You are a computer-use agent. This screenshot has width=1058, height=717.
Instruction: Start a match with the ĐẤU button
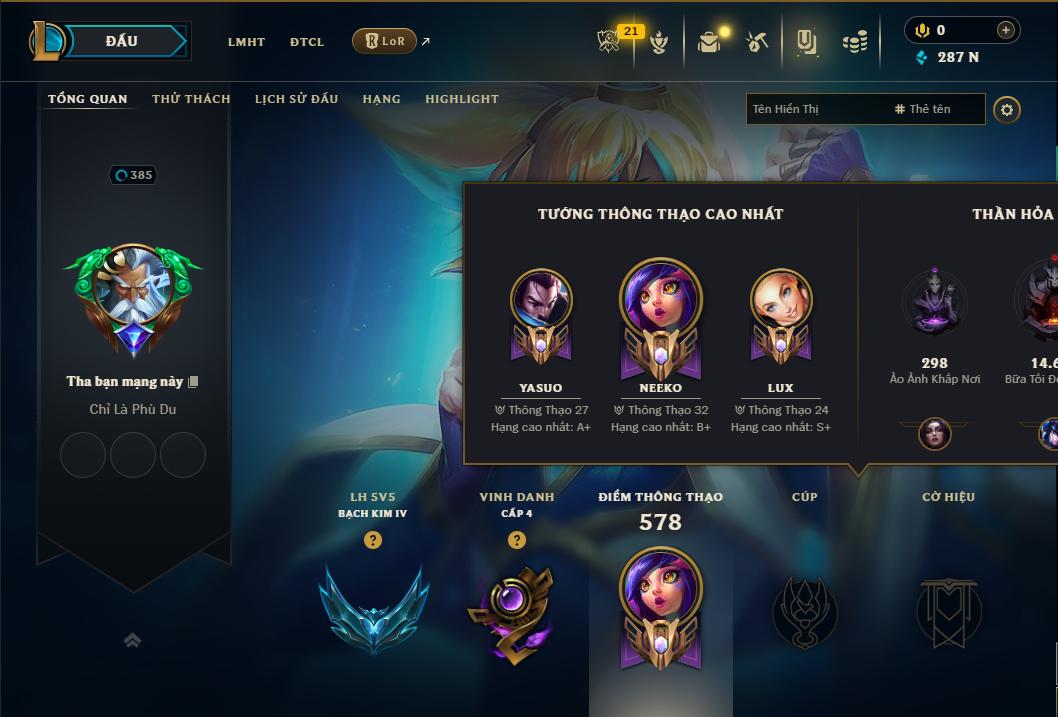[121, 41]
